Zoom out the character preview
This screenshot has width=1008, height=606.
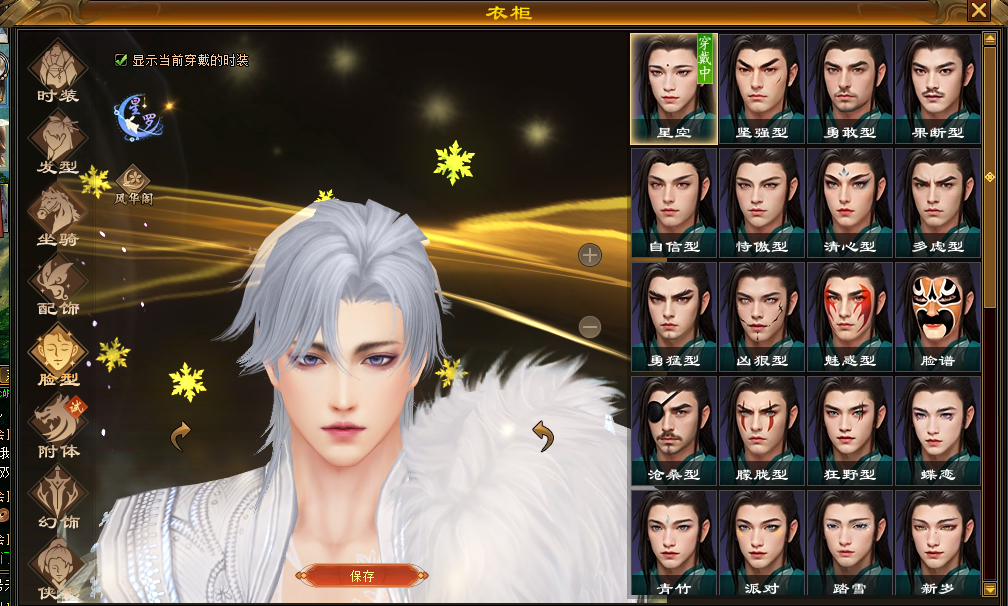[x=590, y=326]
